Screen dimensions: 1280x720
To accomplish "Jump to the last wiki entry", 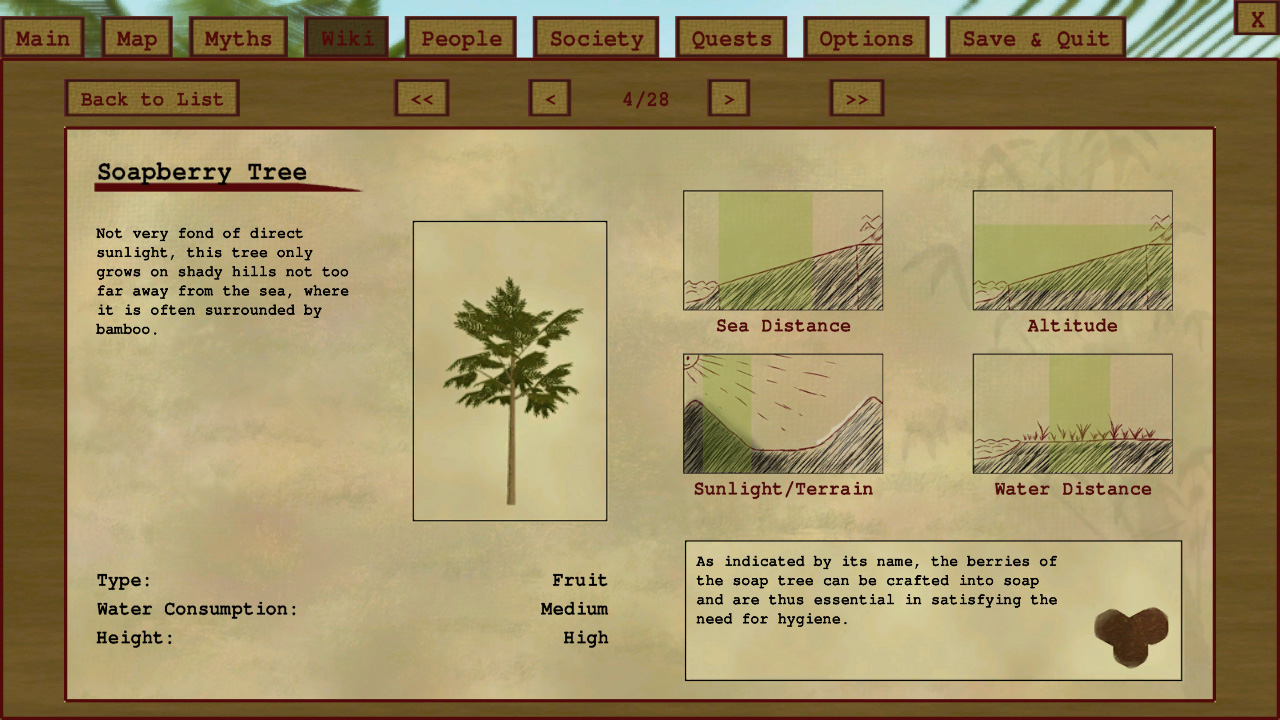I will point(857,99).
